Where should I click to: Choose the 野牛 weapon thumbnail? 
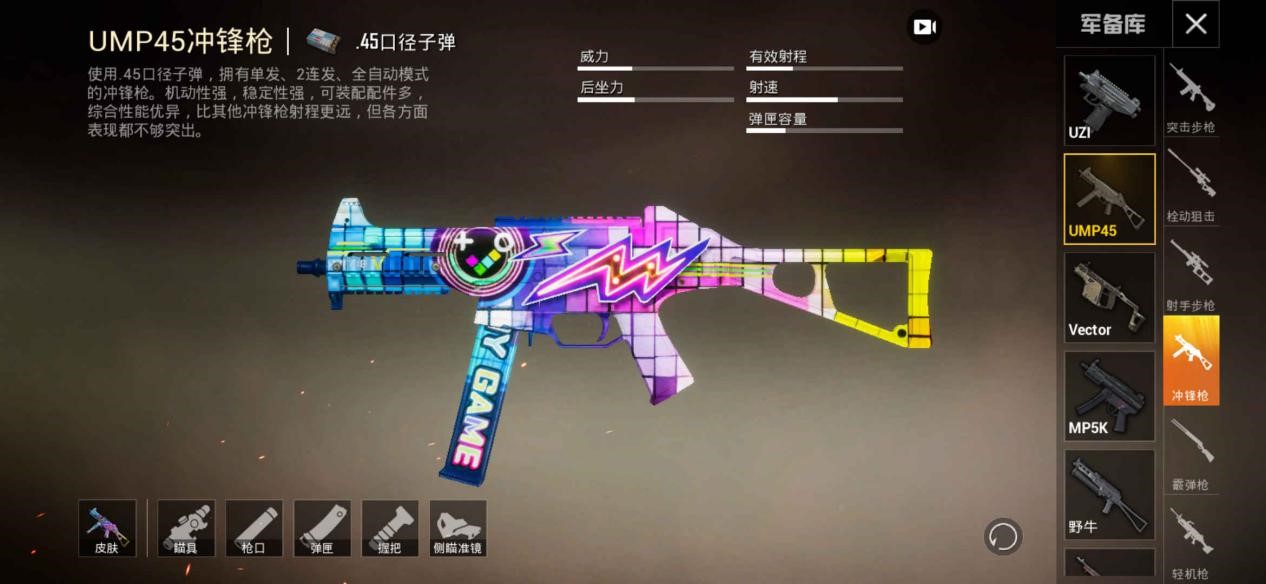coord(1109,494)
